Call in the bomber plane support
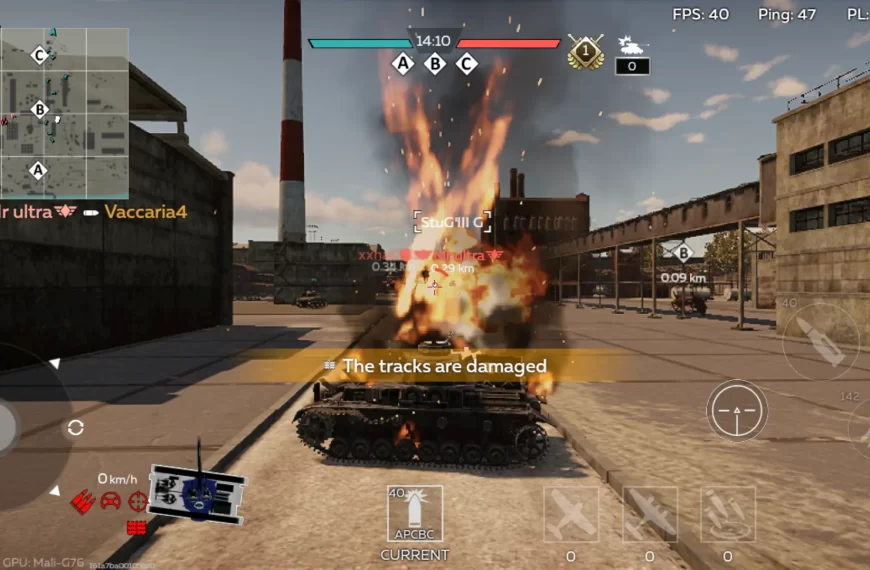The width and height of the screenshot is (870, 570). click(649, 514)
